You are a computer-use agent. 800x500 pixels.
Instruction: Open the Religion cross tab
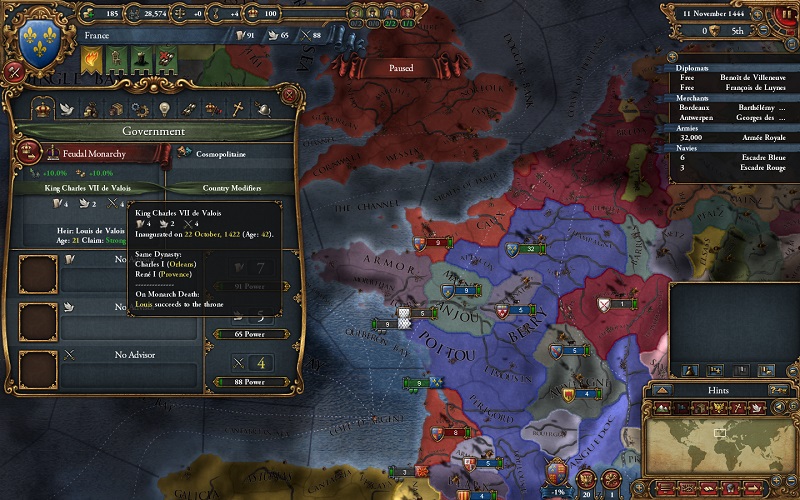[x=238, y=108]
